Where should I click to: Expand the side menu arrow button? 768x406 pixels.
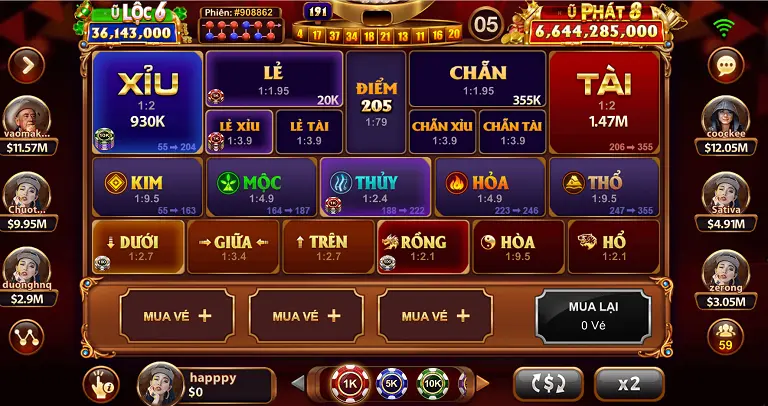coord(25,65)
